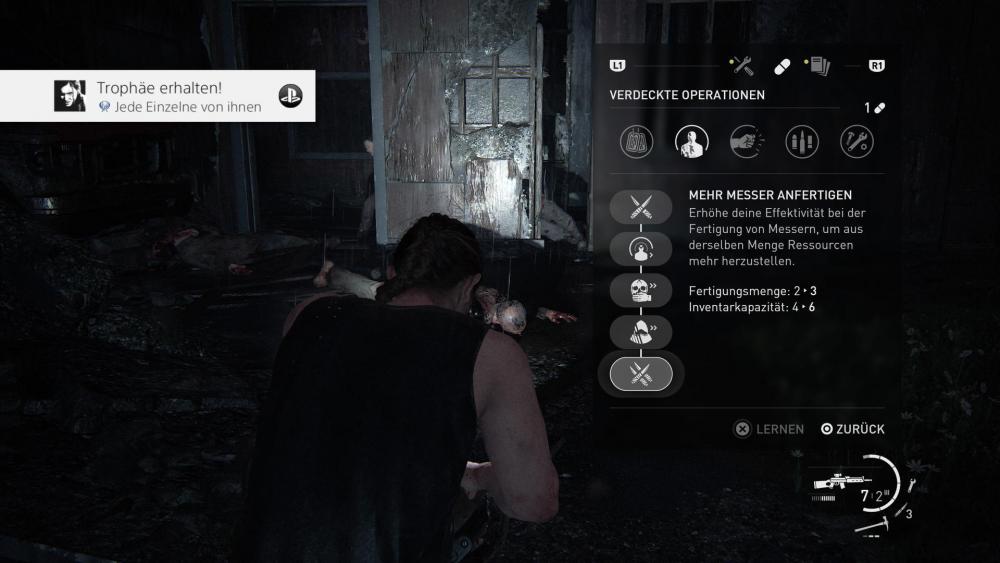Open the Trophäe erhalten notification
The width and height of the screenshot is (1000, 563).
tap(157, 96)
